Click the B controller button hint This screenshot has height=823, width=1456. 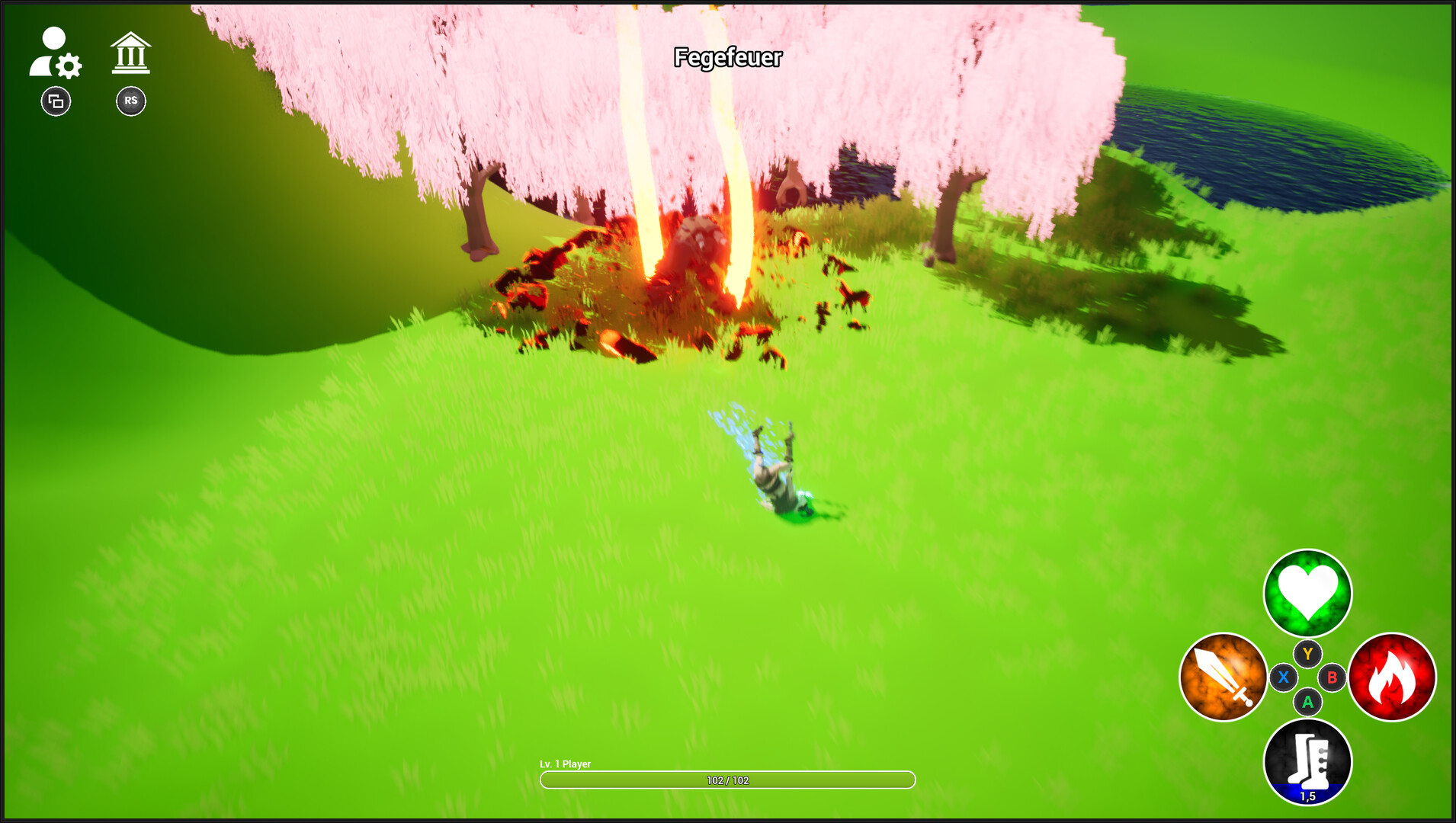(x=1331, y=677)
